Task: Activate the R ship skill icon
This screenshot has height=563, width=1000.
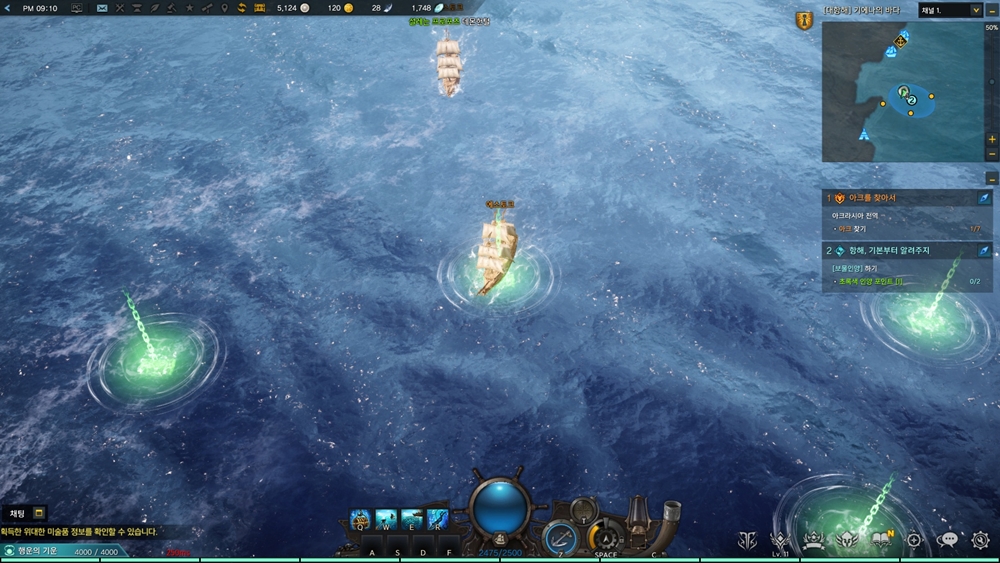Action: point(437,519)
